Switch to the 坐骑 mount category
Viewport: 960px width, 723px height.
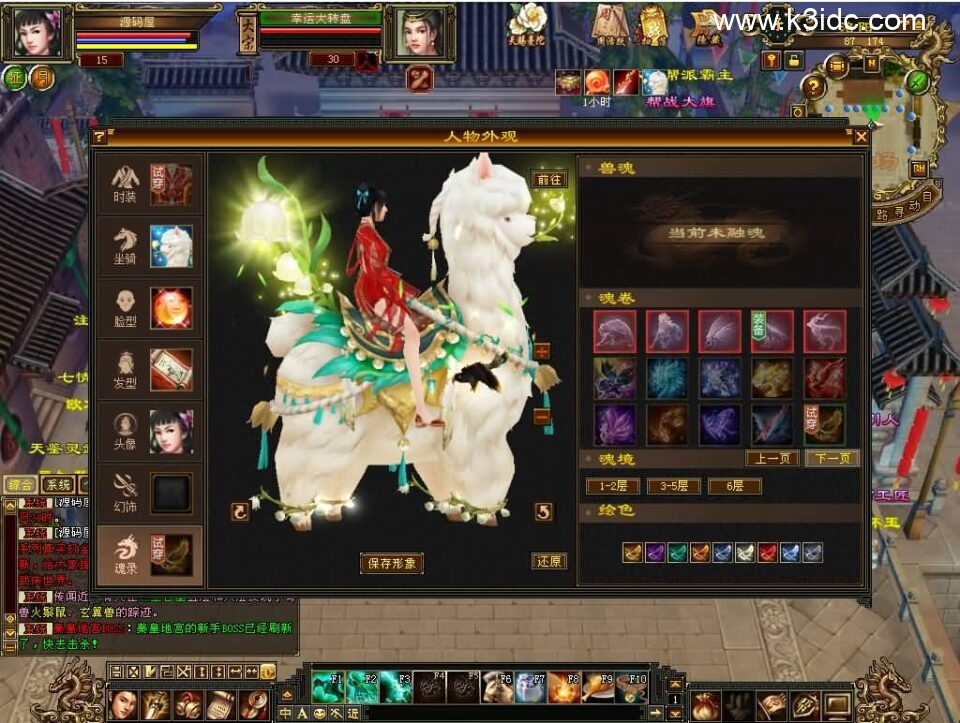[152, 246]
